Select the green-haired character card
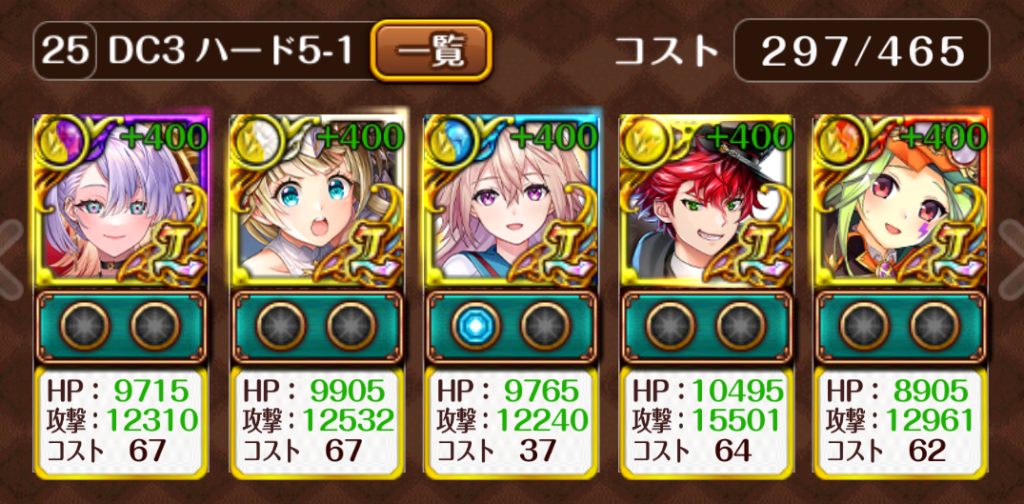 coord(901,201)
